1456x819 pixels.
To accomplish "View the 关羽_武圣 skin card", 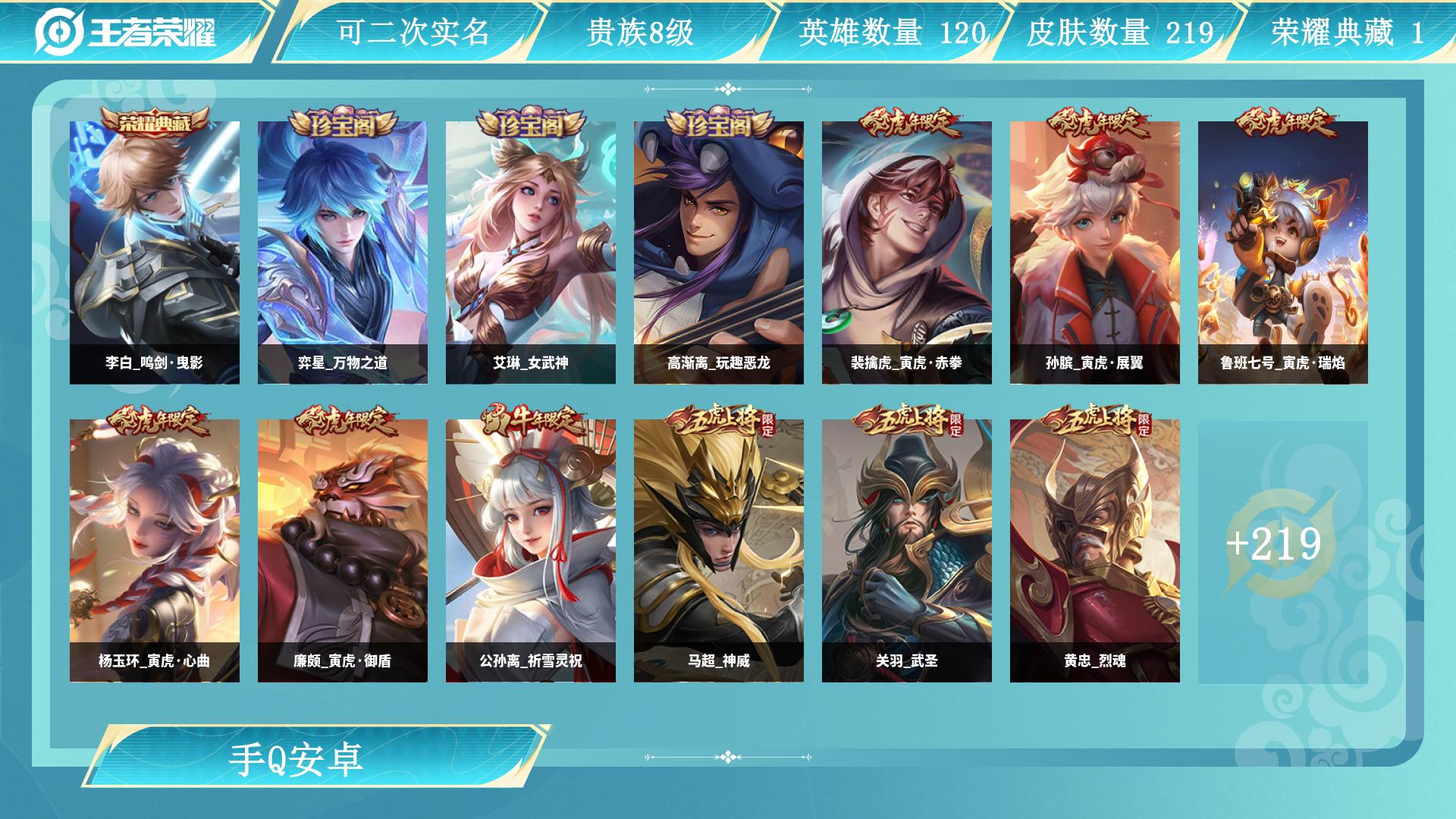I will pyautogui.click(x=907, y=551).
